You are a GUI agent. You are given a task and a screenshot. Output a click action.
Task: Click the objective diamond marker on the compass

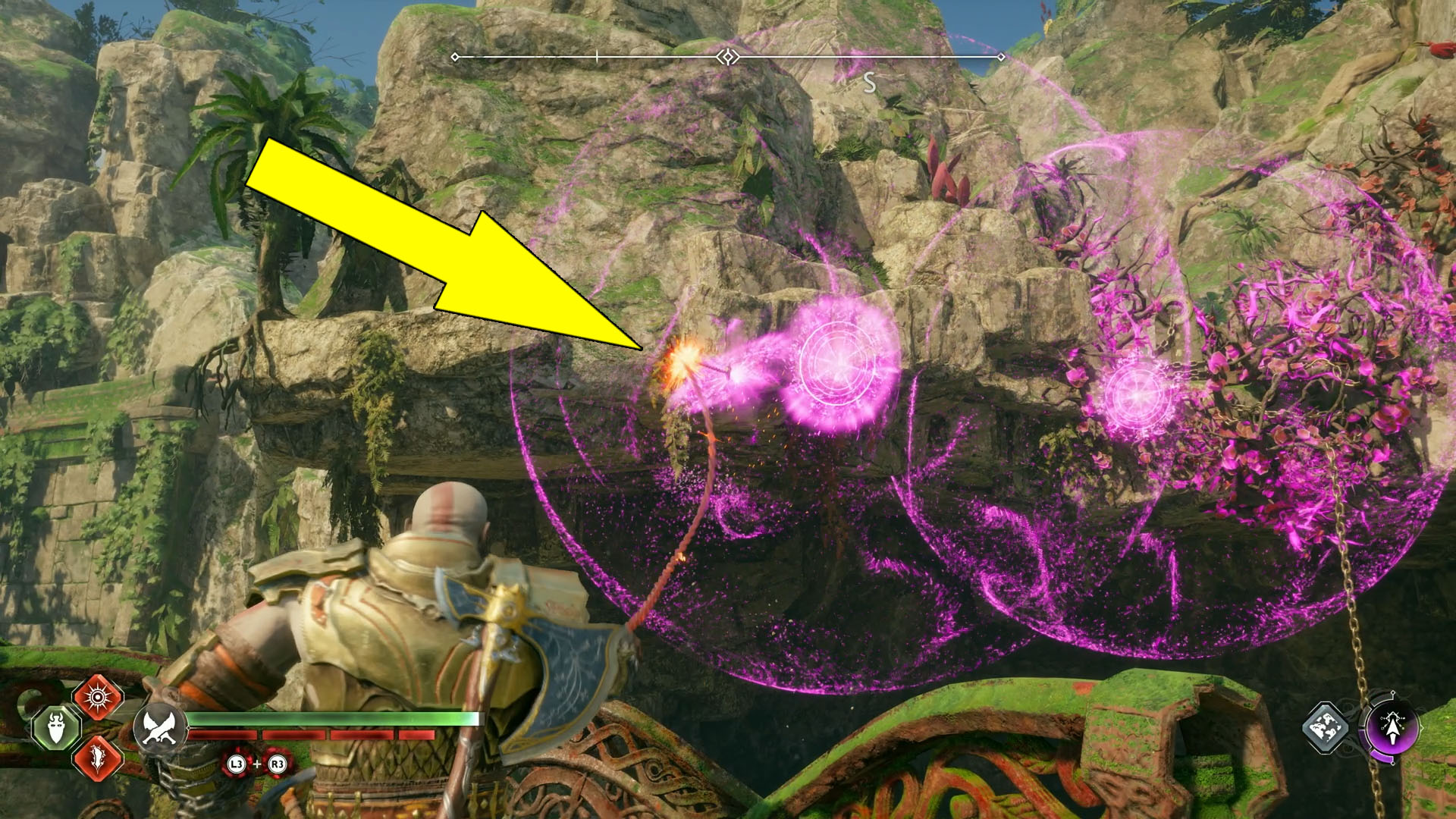(x=728, y=55)
